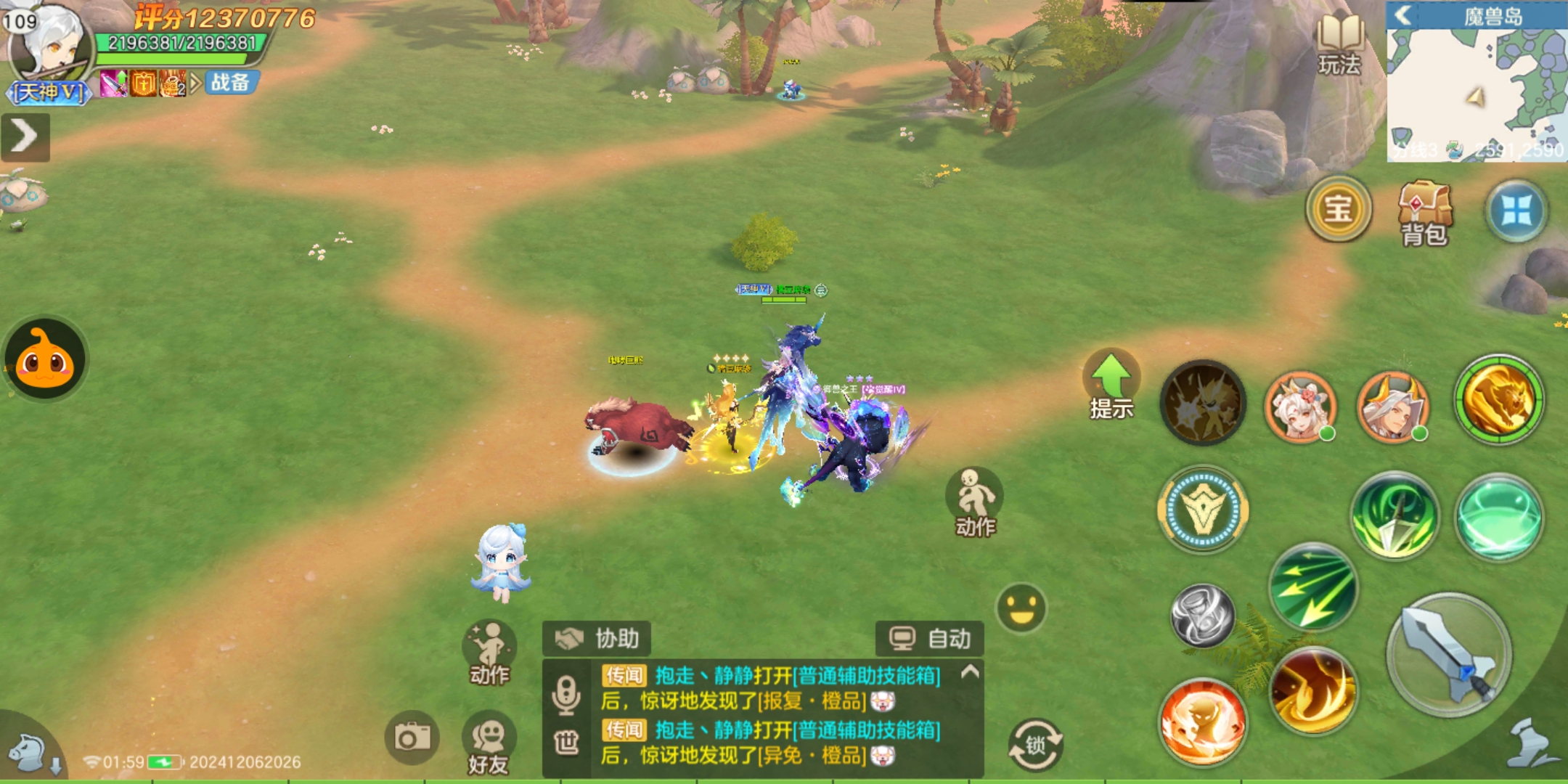
Task: Open the 背包 backpack
Action: tap(1424, 212)
